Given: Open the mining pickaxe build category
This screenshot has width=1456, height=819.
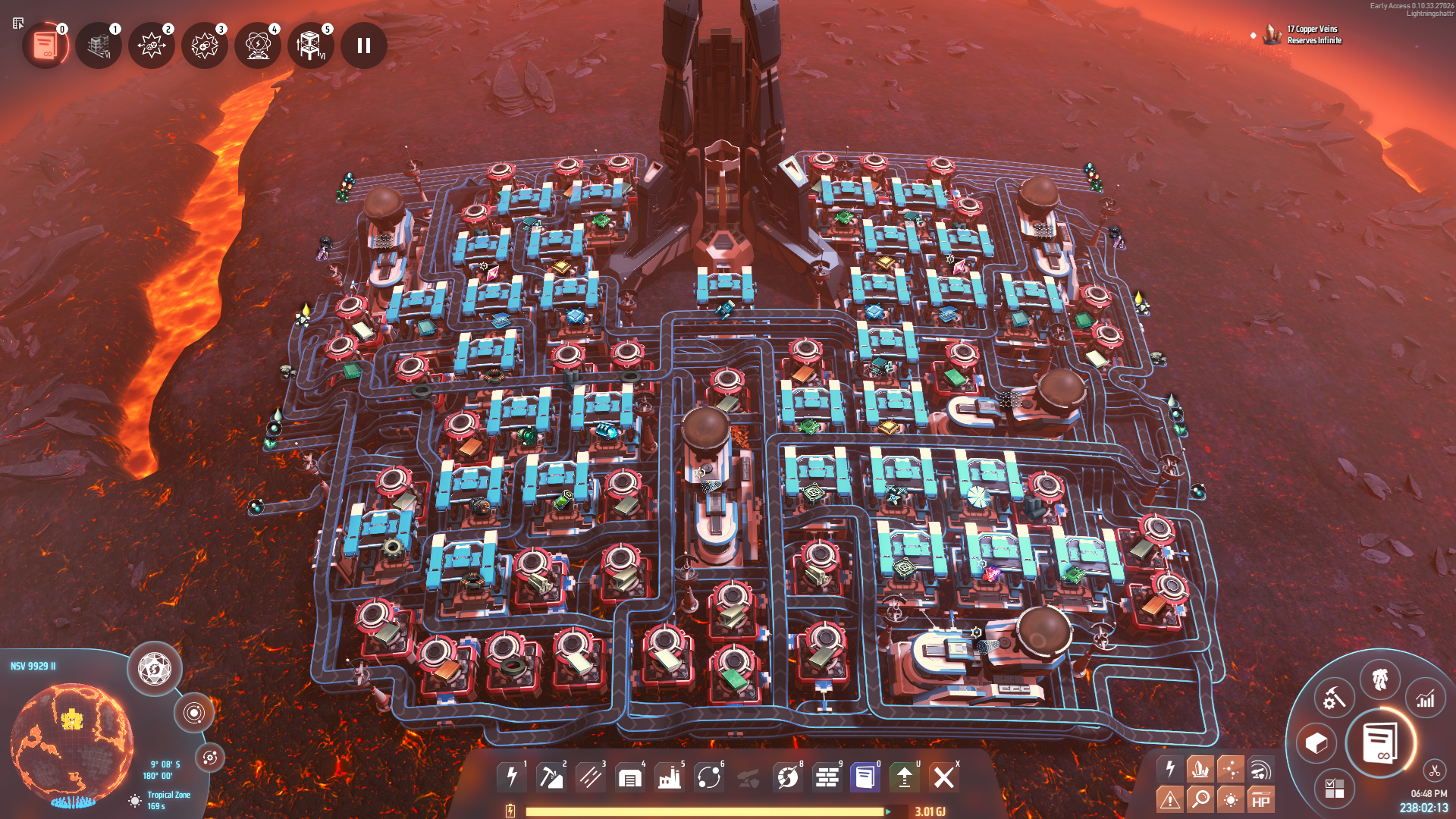Looking at the screenshot, I should point(551,777).
